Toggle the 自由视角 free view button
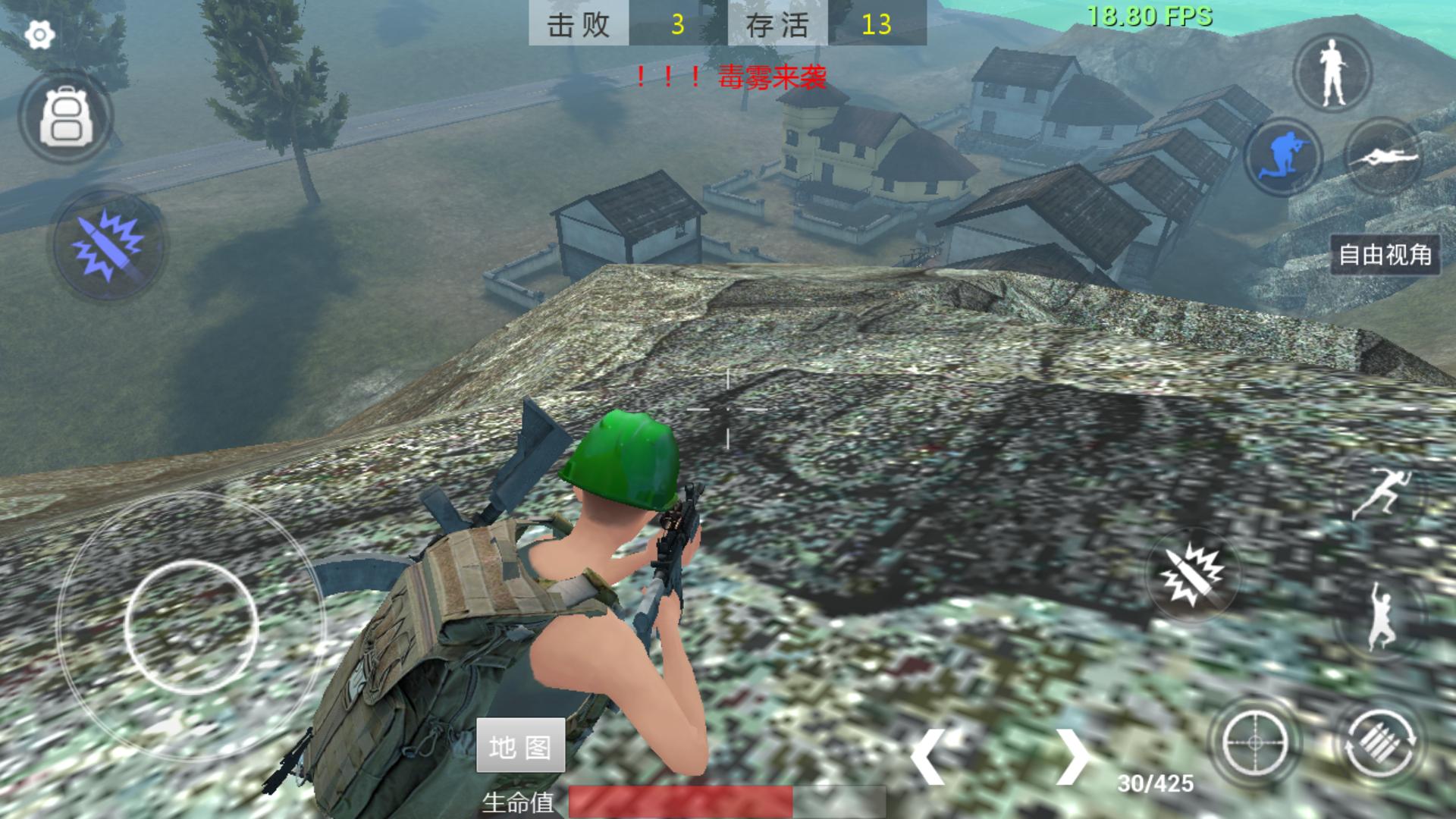1456x819 pixels. point(1385,255)
